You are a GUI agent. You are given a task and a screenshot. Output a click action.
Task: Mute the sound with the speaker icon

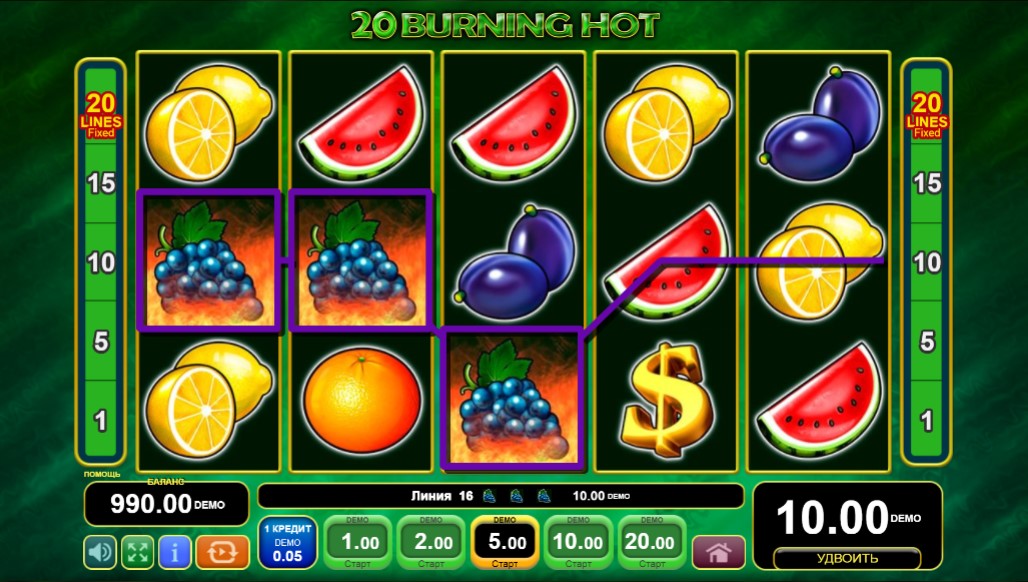pos(99,551)
